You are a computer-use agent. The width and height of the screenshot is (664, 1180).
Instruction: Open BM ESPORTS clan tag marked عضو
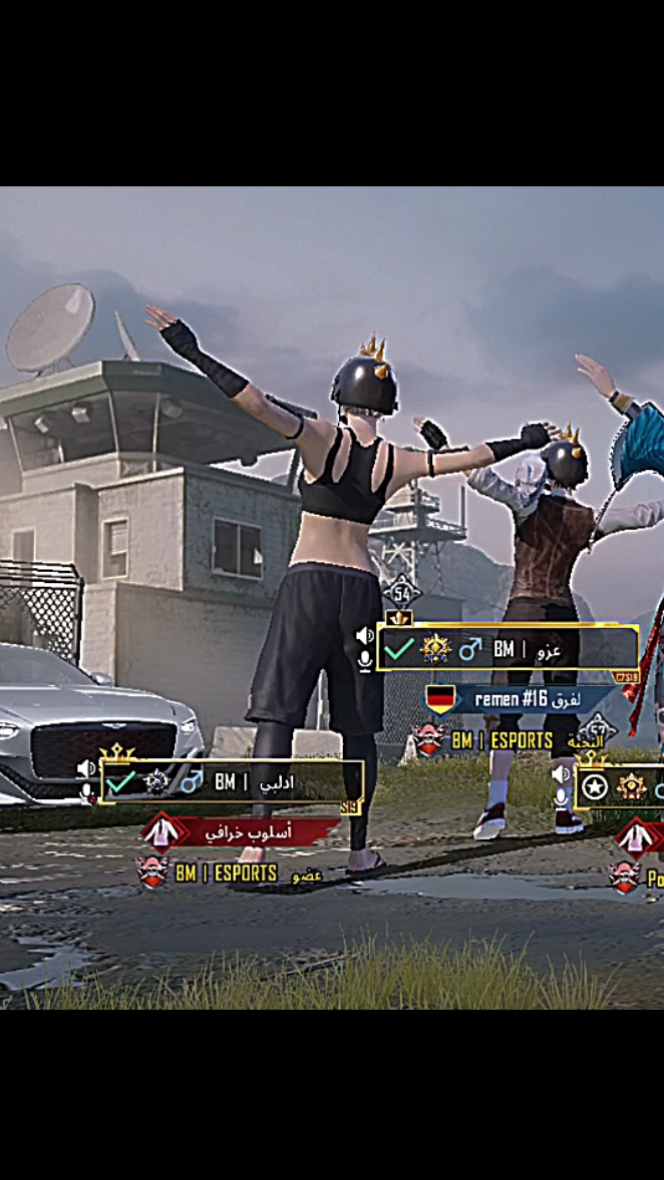pyautogui.click(x=232, y=873)
